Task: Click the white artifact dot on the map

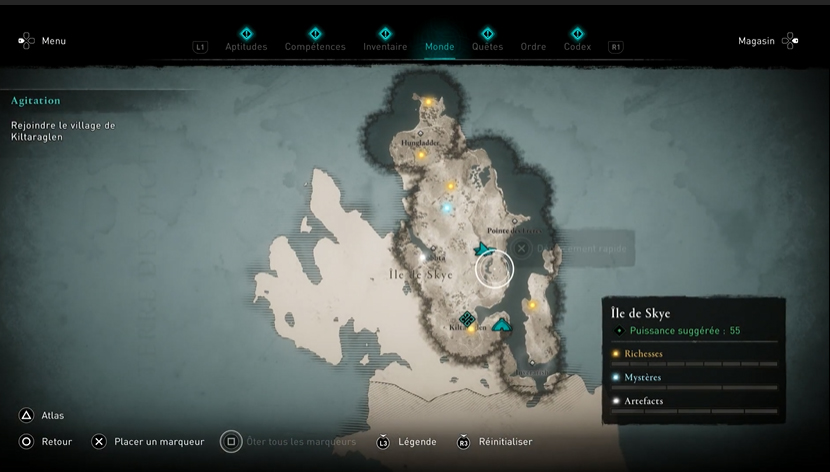Action: click(422, 258)
